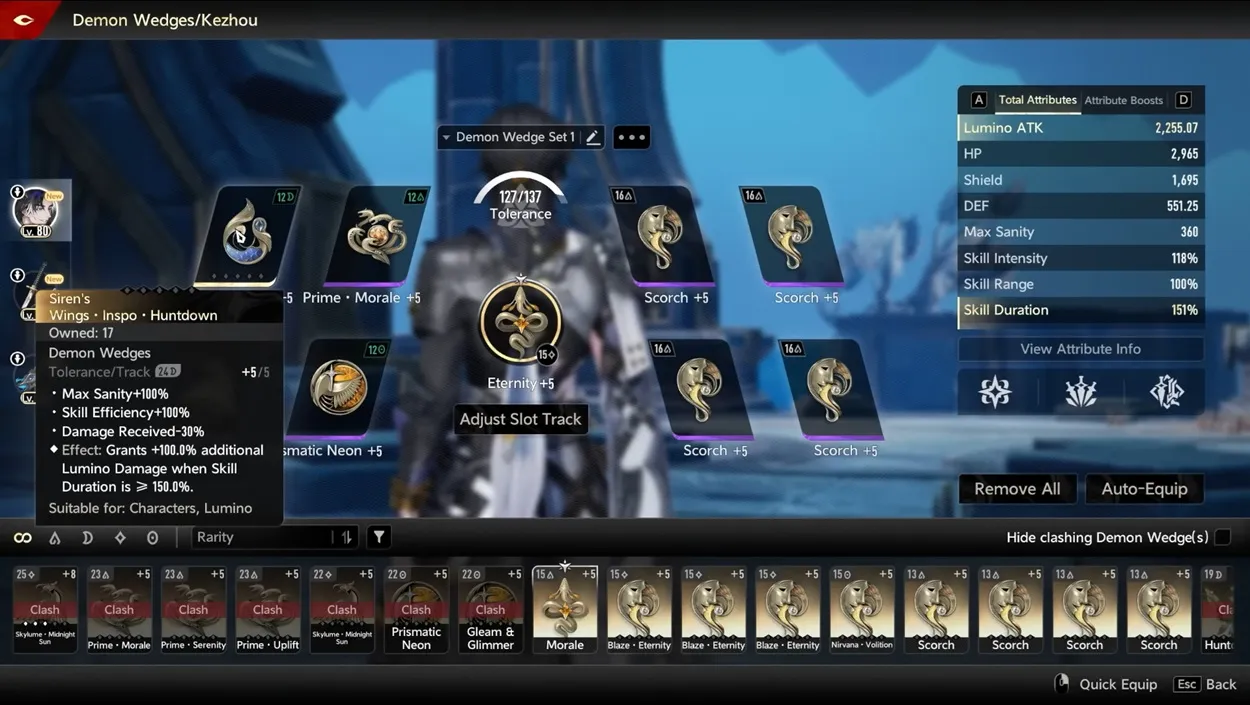Select the Nirvana · Volition wedge card

[x=861, y=608]
